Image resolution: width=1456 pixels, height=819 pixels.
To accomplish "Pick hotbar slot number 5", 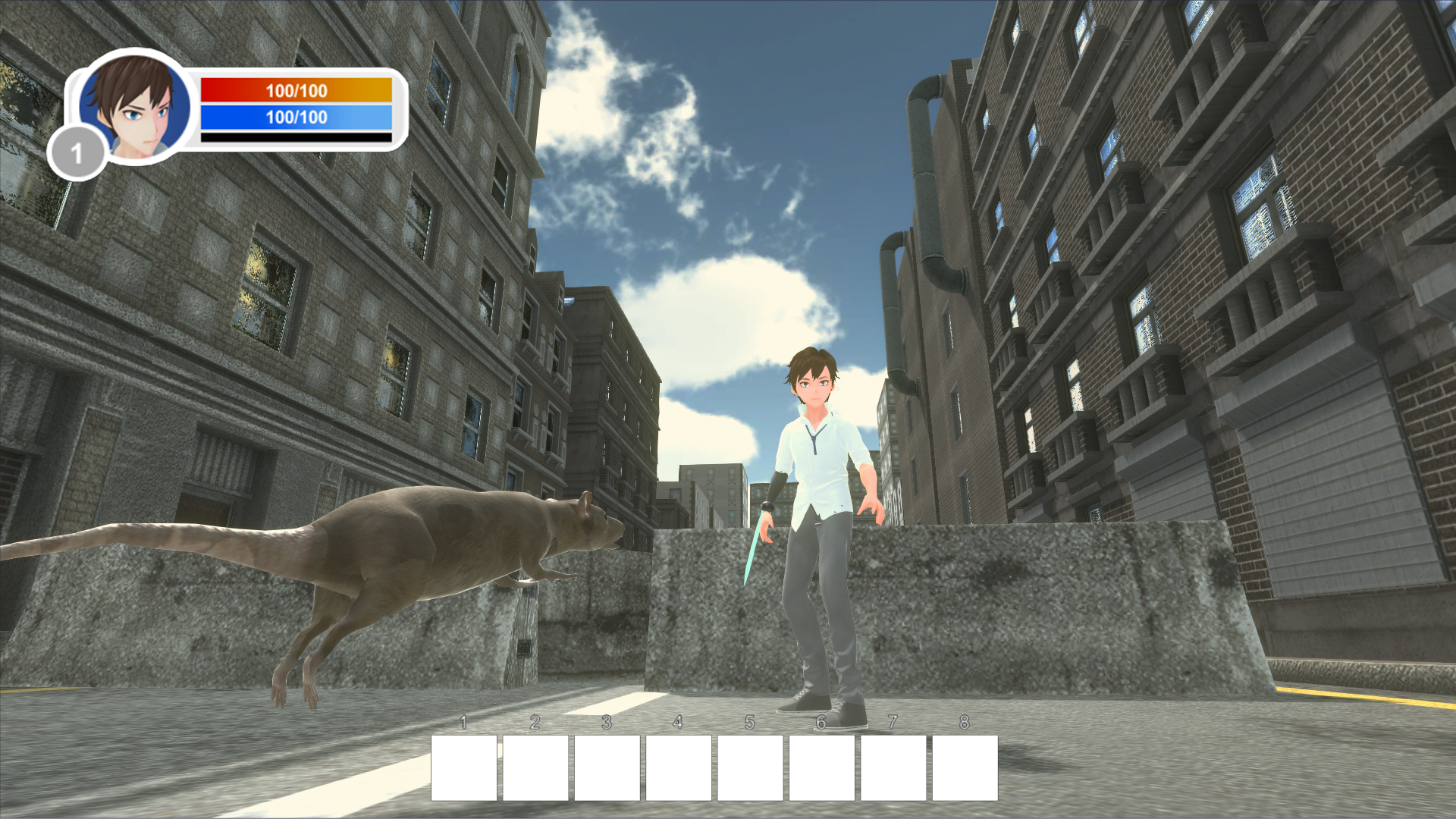I will pyautogui.click(x=750, y=767).
